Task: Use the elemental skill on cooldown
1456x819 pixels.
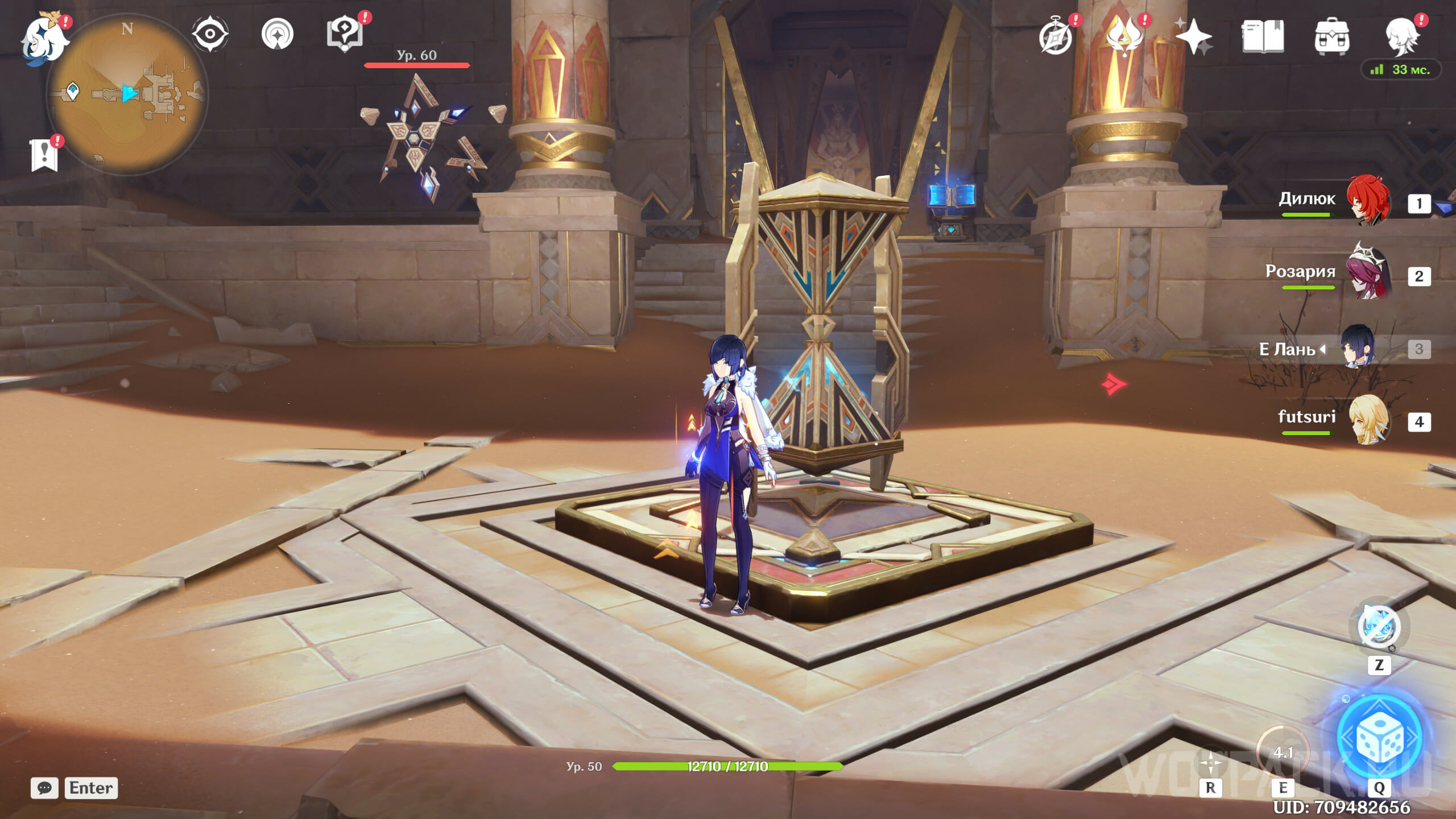Action: click(1283, 753)
